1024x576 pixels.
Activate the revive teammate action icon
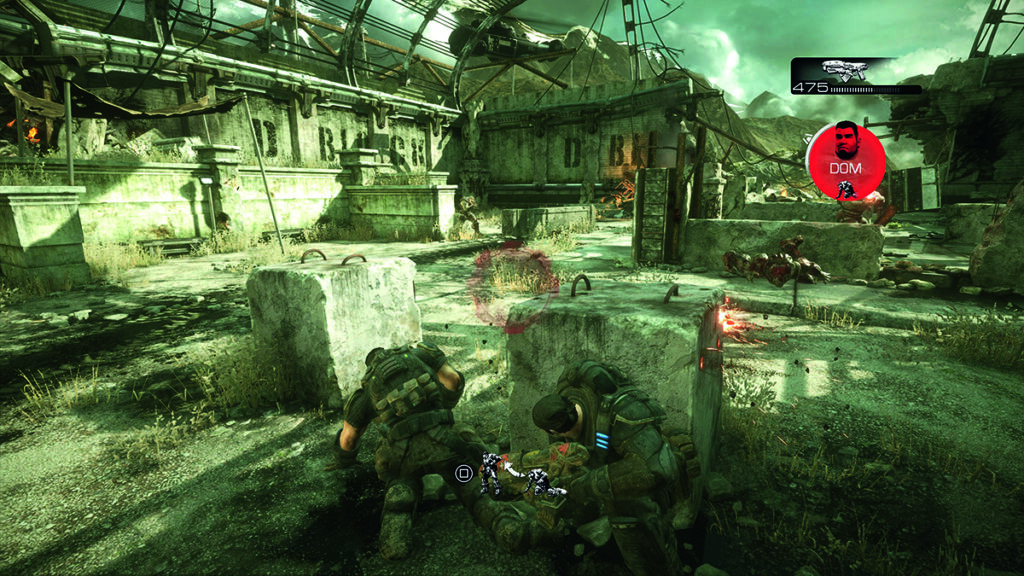[520, 476]
